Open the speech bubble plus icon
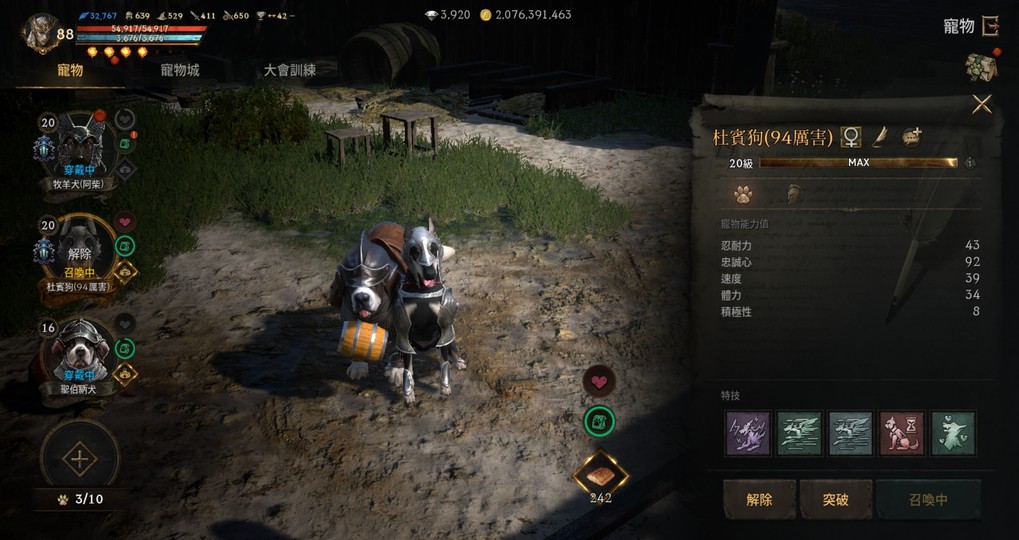 pyautogui.click(x=911, y=137)
